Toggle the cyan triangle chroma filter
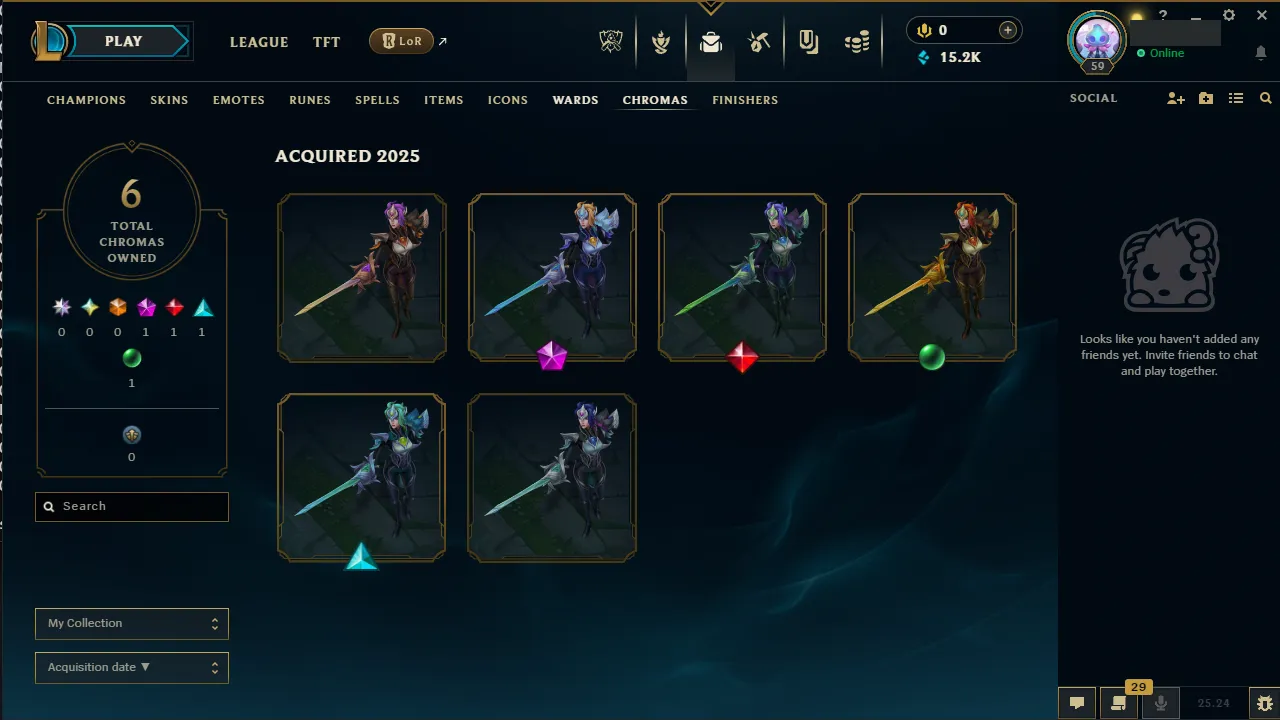This screenshot has height=720, width=1280. tap(203, 308)
